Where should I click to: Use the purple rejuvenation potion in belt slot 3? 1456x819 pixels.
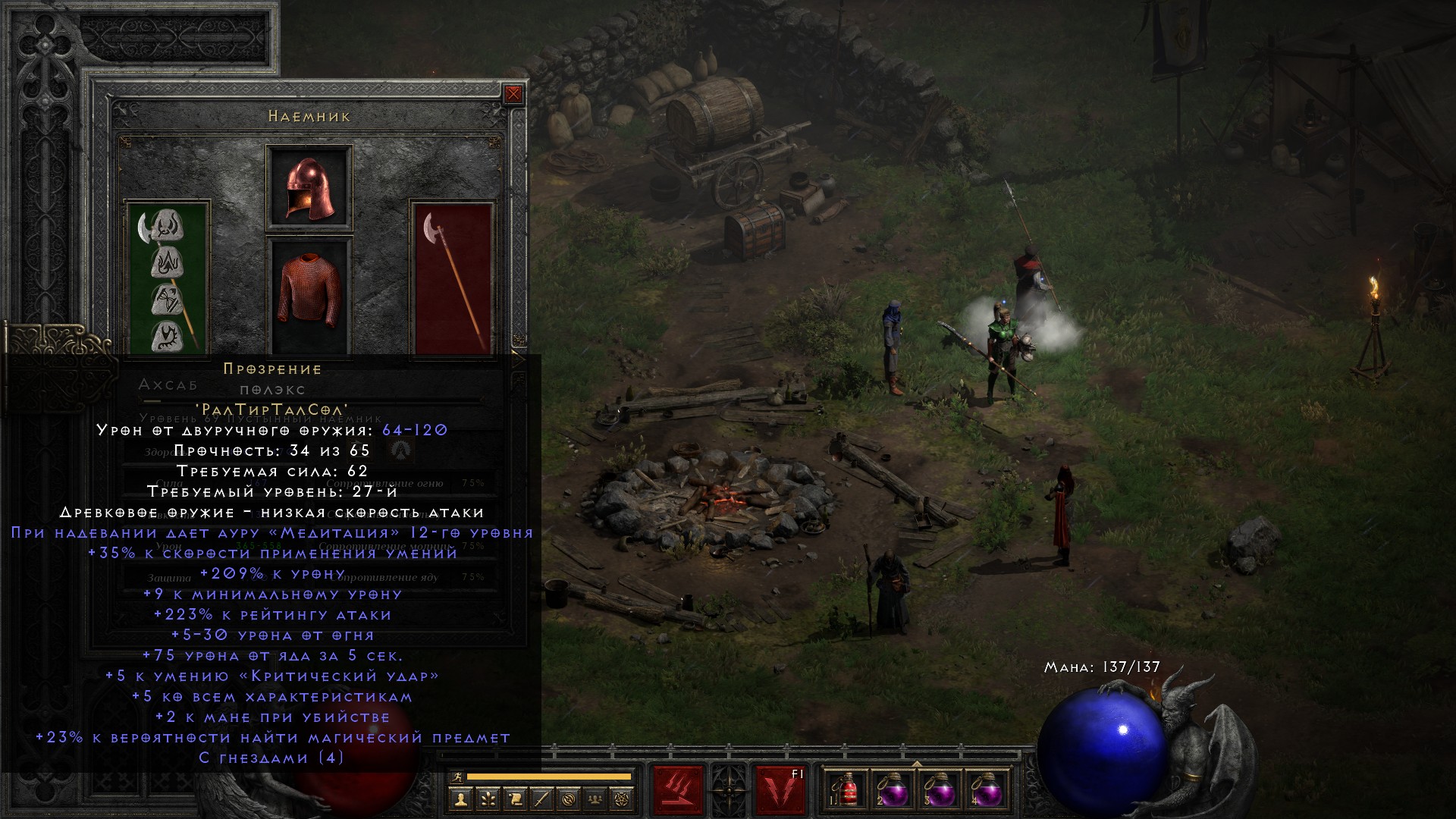pos(939,790)
